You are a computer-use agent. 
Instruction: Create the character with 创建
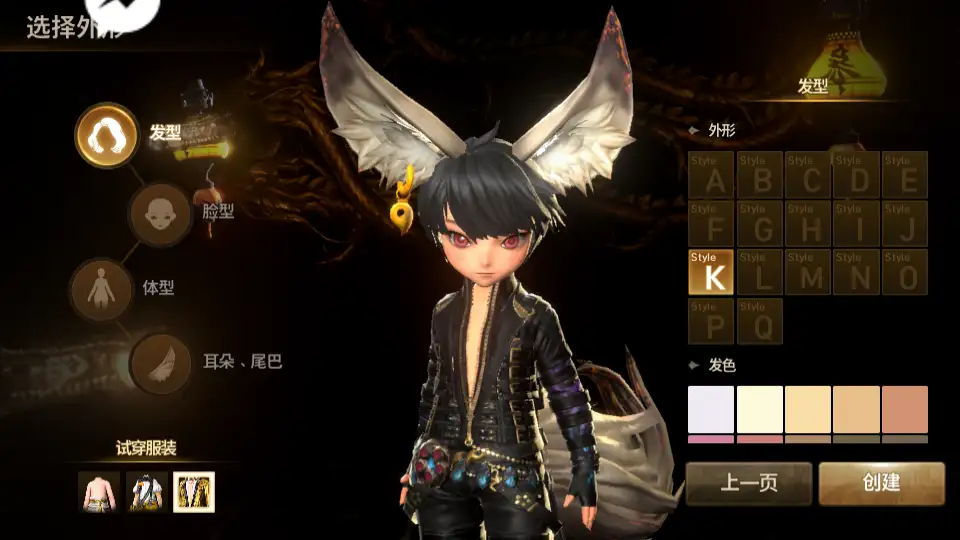[x=881, y=483]
